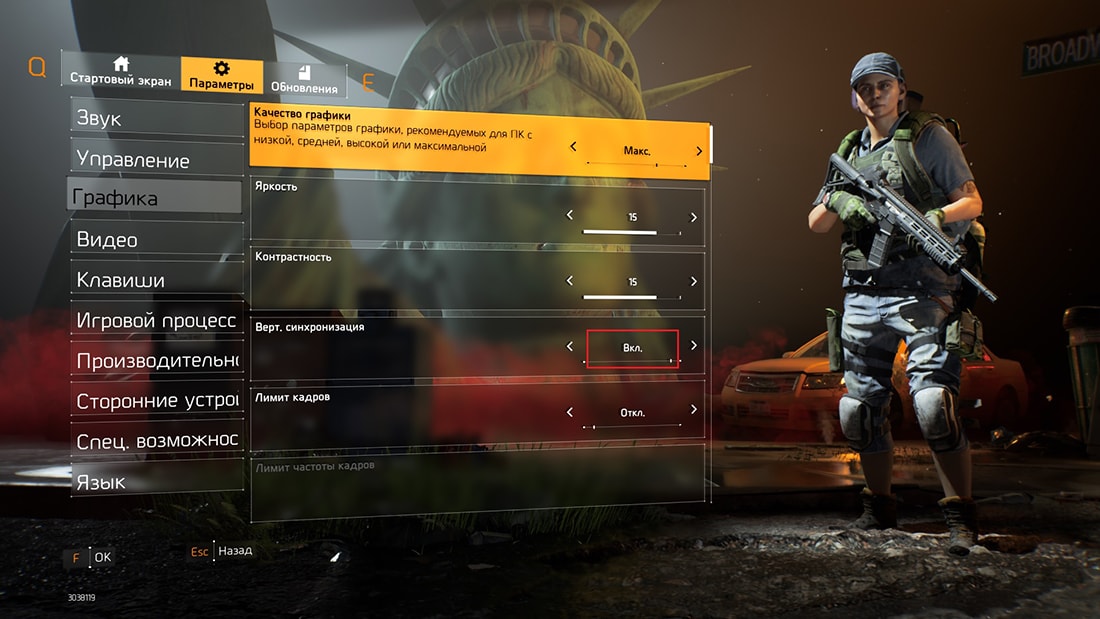Raise Лимит кадров with its right arrow
This screenshot has height=619, width=1100.
(x=694, y=411)
